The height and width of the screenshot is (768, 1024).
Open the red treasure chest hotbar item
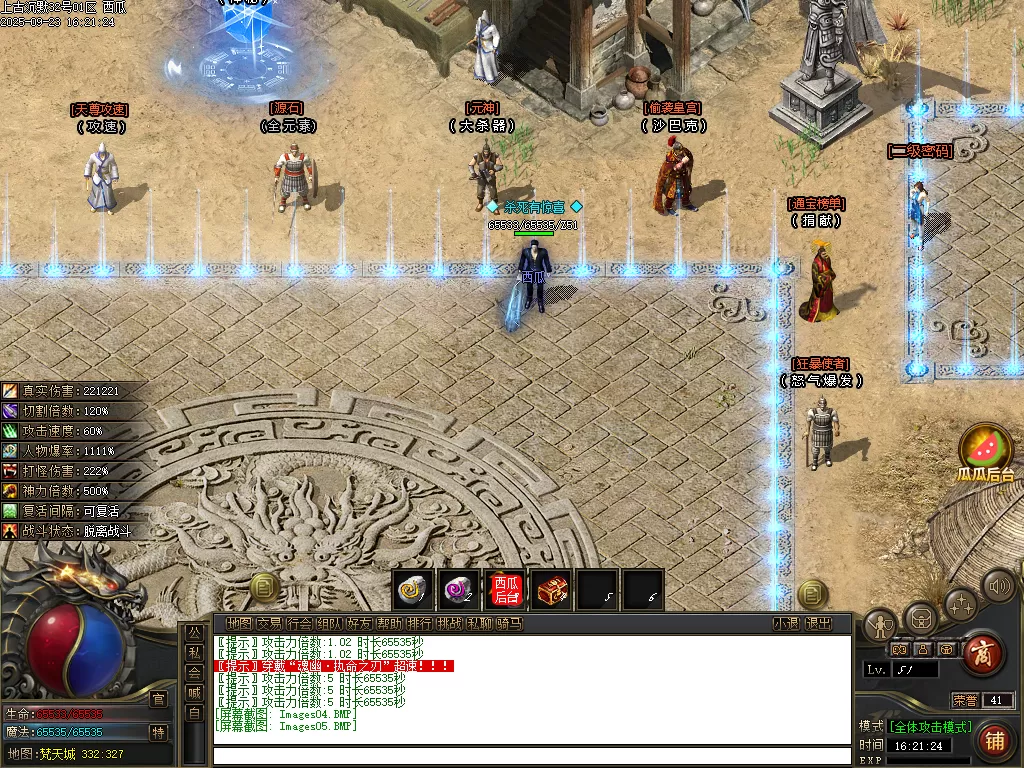pyautogui.click(x=551, y=592)
